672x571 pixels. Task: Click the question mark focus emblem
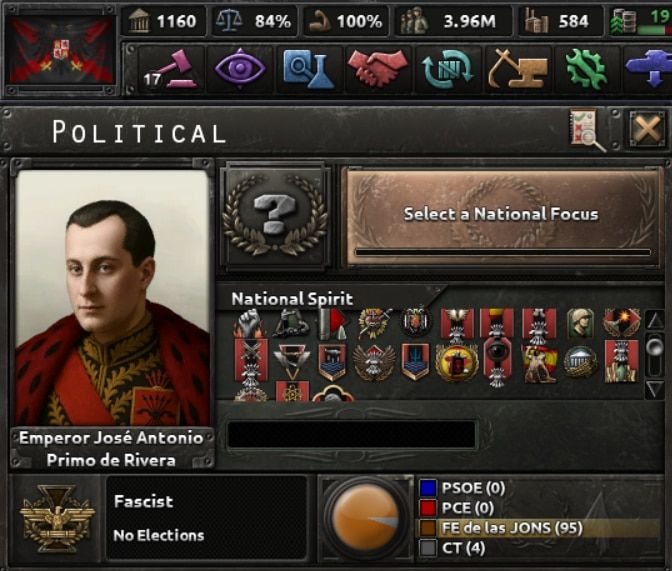(275, 215)
